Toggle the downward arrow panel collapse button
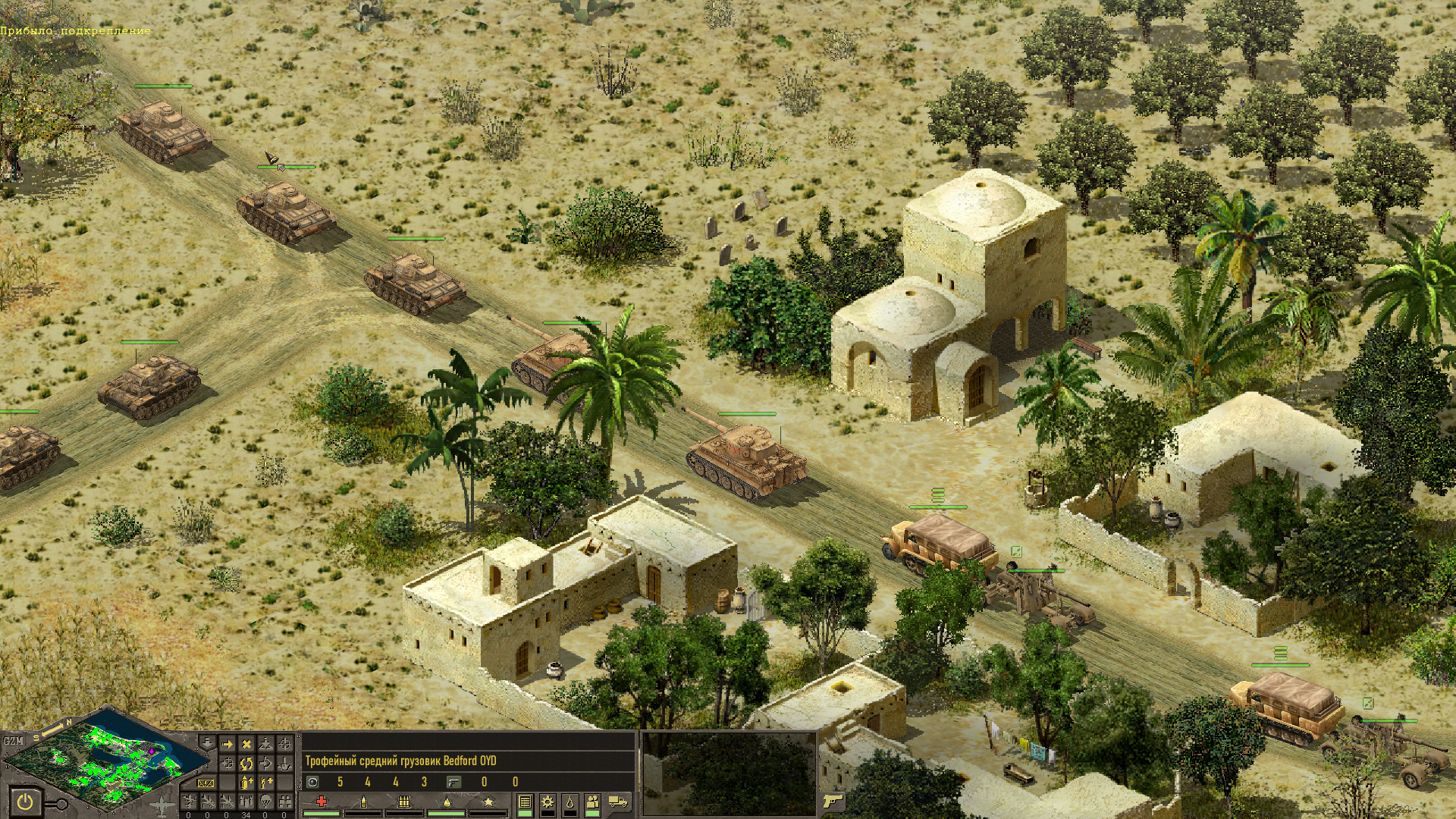Screen dimensions: 1456x819 (x=206, y=741)
